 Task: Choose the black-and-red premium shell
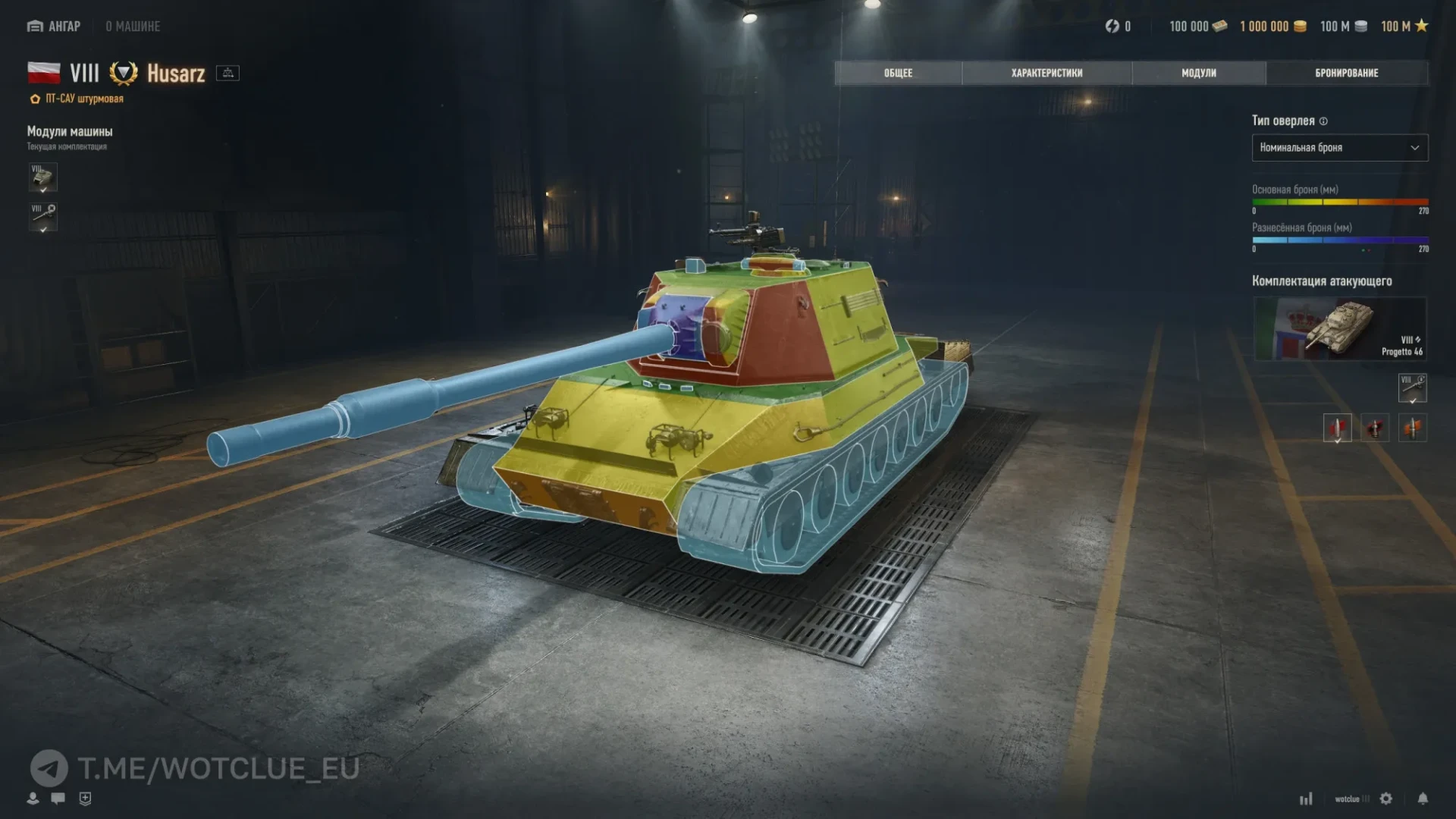point(1375,428)
